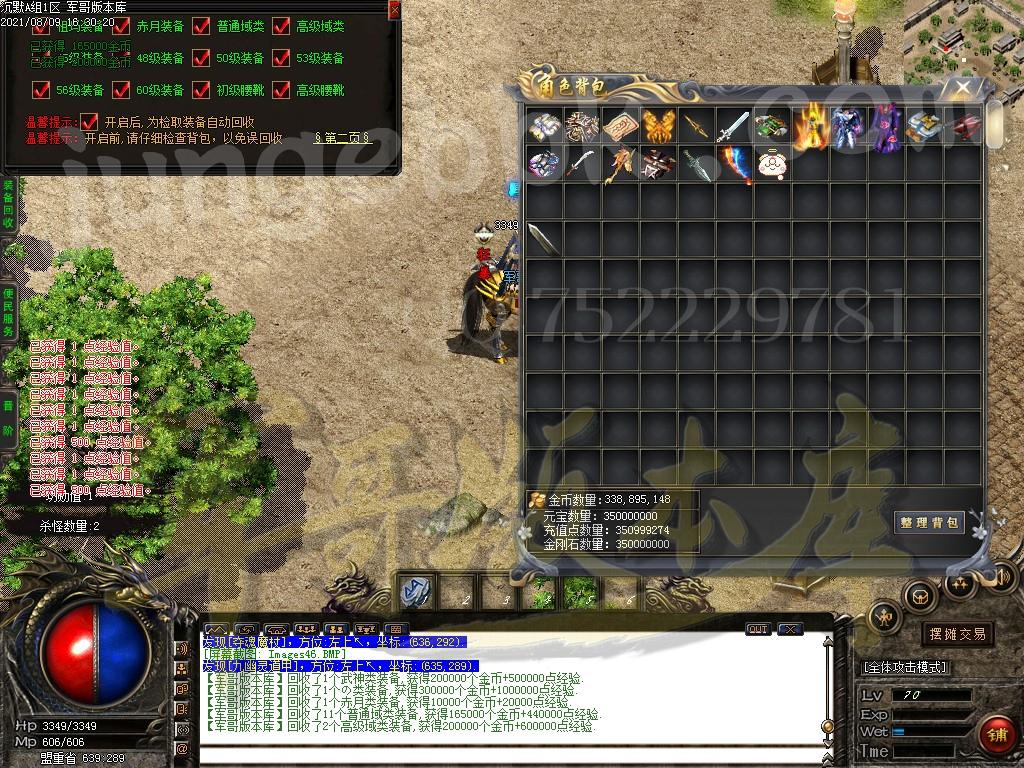Screen dimensions: 1024x768
Task: Open the 装备回收 side tab
Action: click(x=8, y=205)
